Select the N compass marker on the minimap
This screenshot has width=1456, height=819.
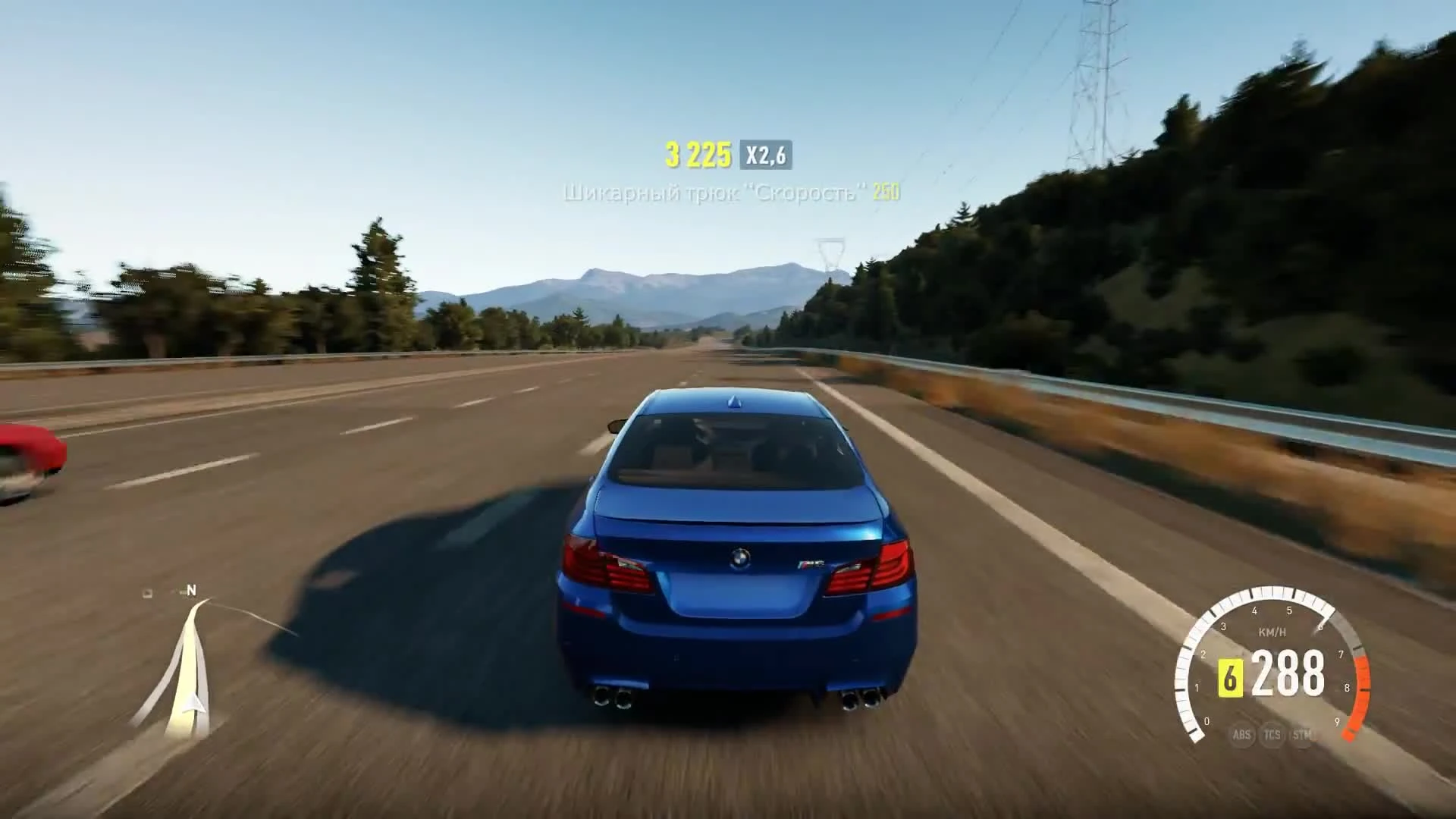coord(192,591)
